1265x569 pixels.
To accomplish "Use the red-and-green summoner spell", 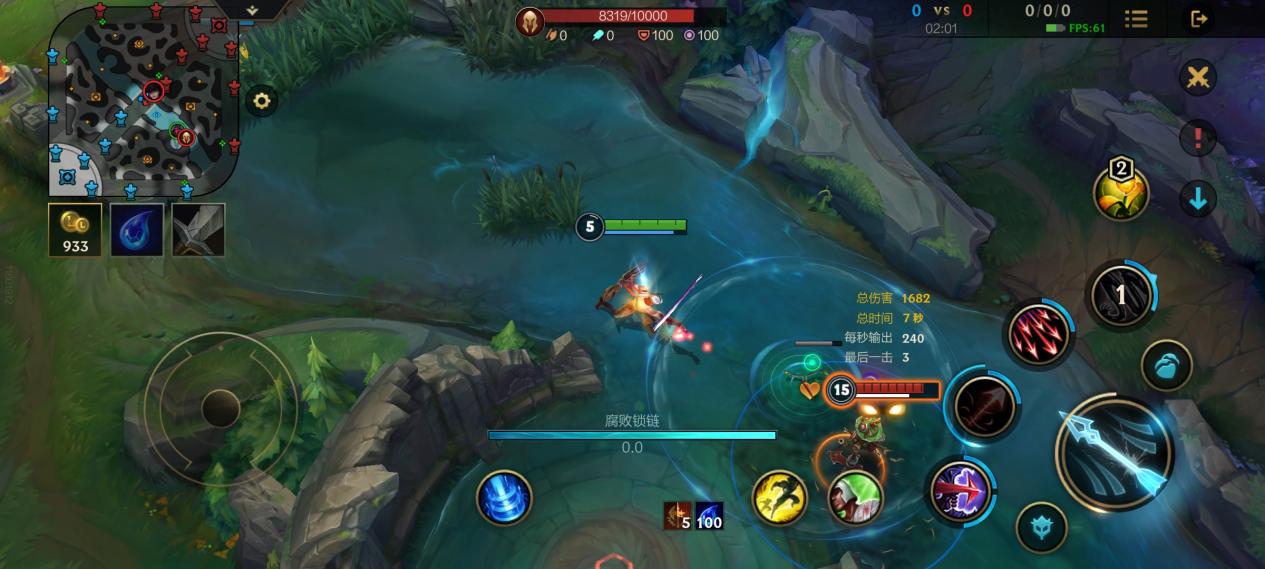I will 855,497.
